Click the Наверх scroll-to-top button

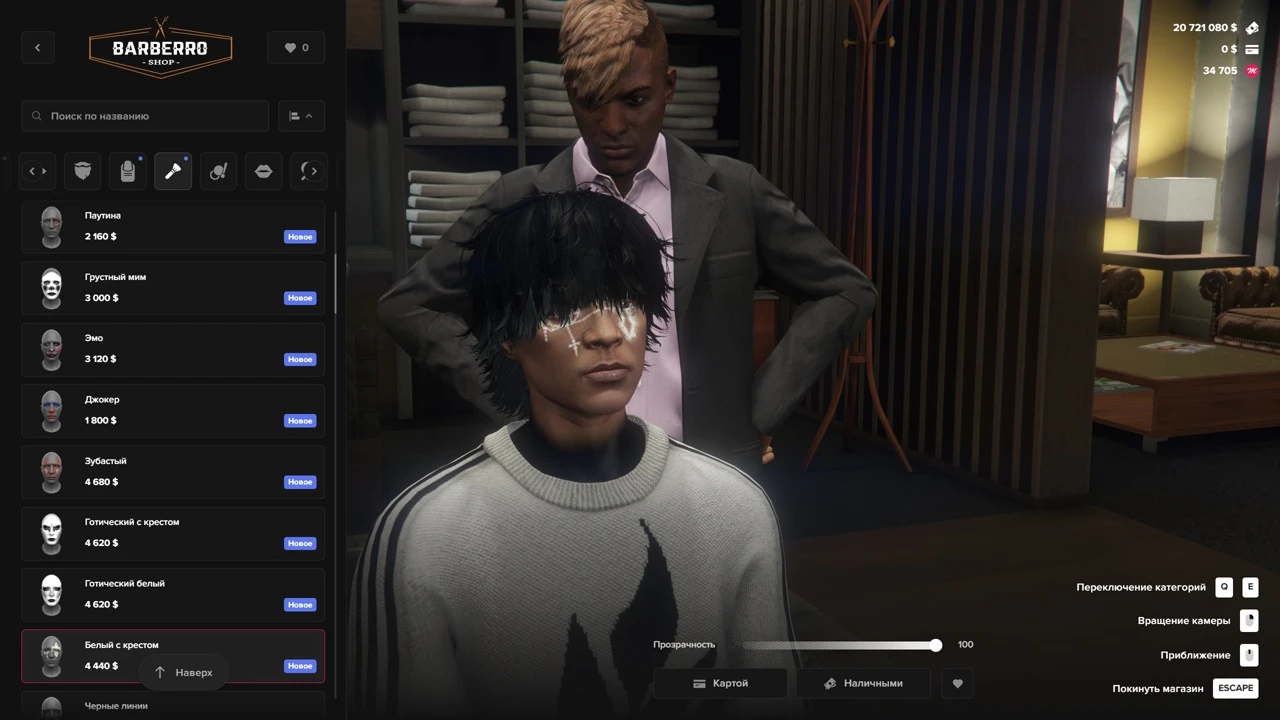(x=184, y=673)
